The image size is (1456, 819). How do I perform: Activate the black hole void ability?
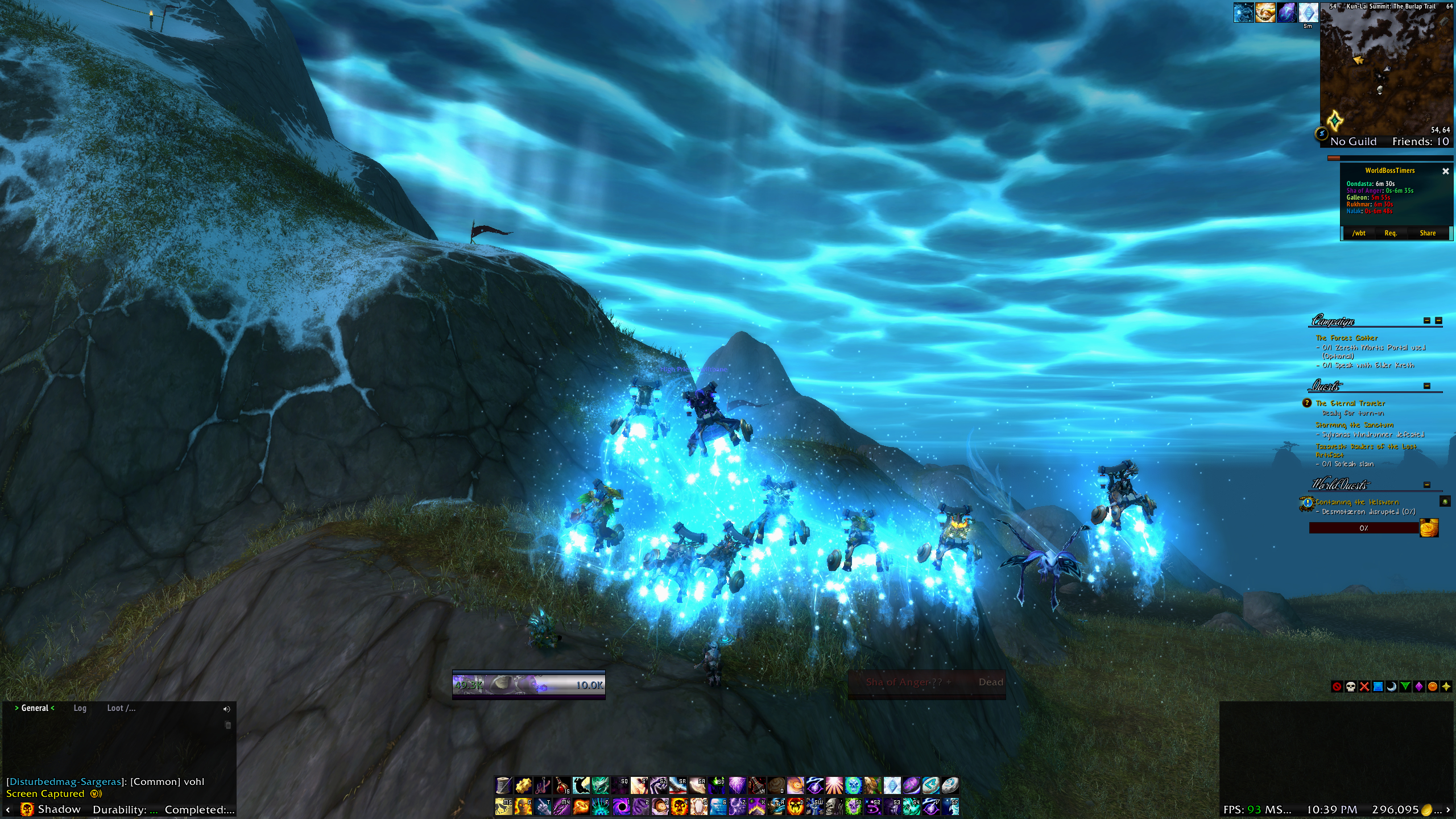click(x=621, y=806)
